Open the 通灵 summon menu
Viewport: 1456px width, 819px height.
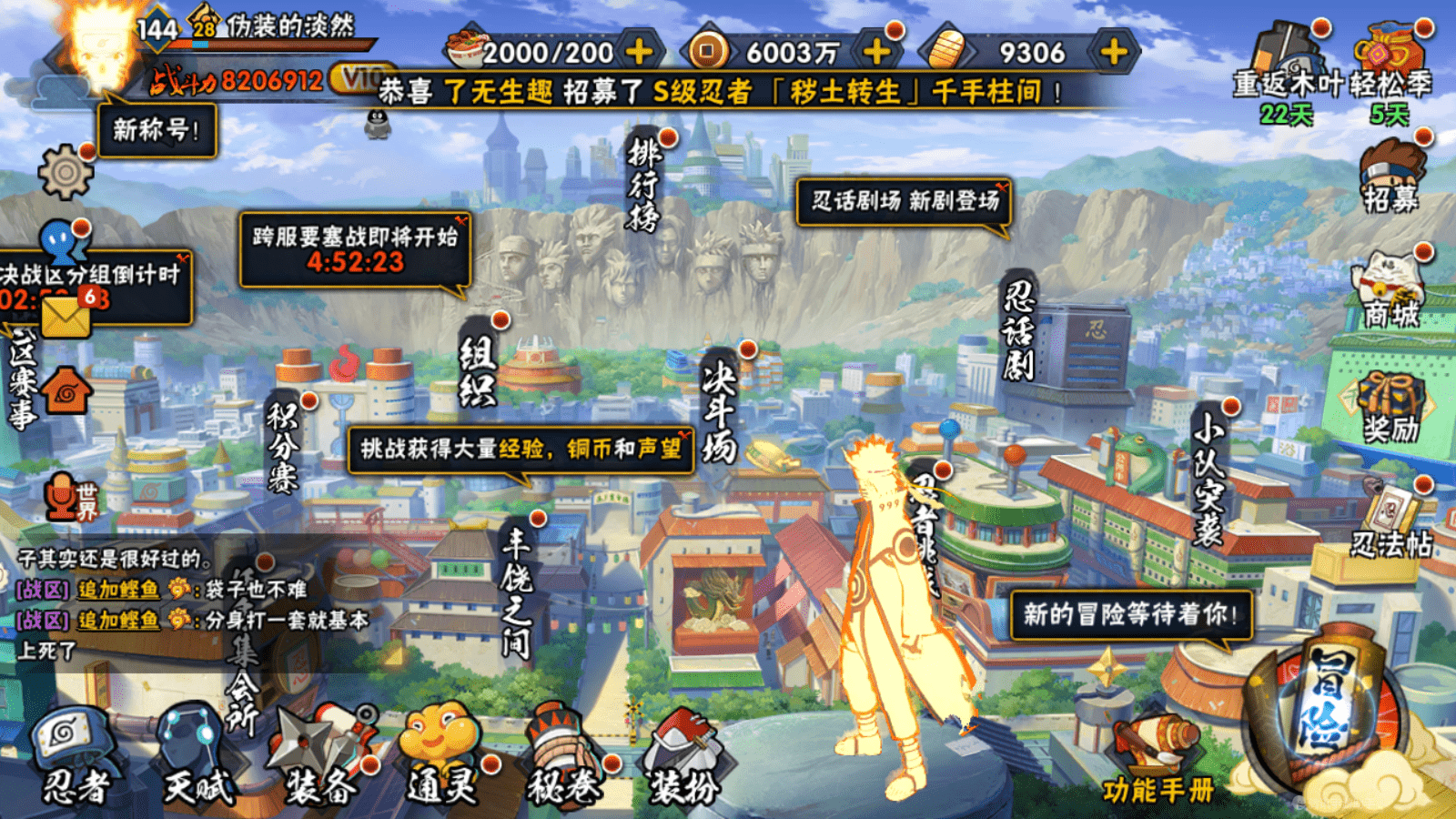point(442,757)
